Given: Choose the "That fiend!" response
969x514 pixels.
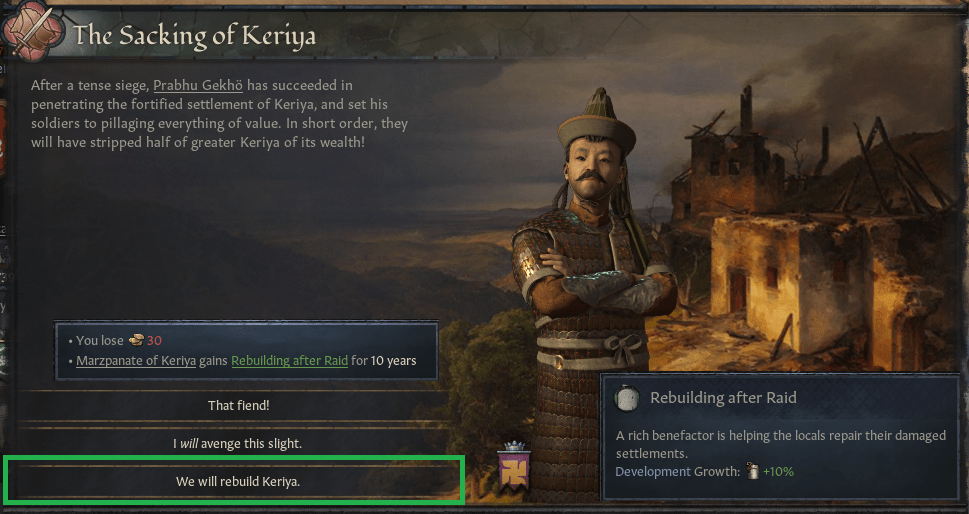Looking at the screenshot, I should click(238, 405).
